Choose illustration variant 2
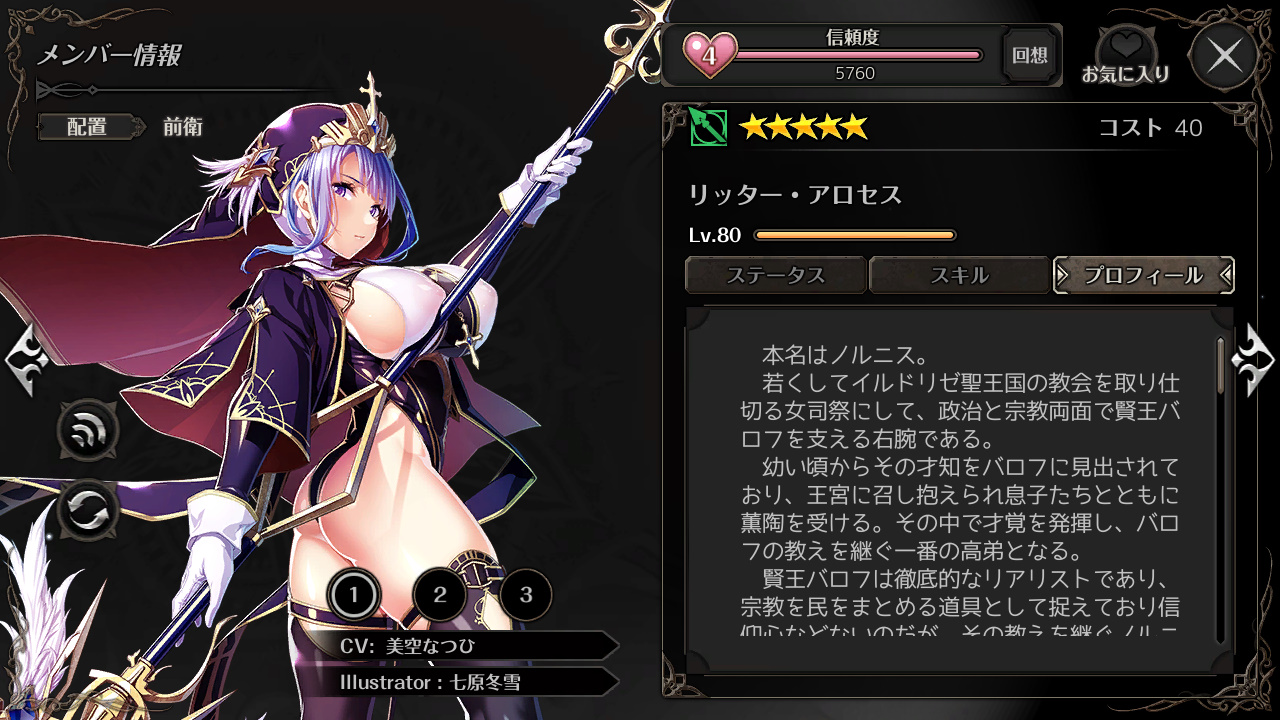This screenshot has height=720, width=1280. tap(440, 597)
